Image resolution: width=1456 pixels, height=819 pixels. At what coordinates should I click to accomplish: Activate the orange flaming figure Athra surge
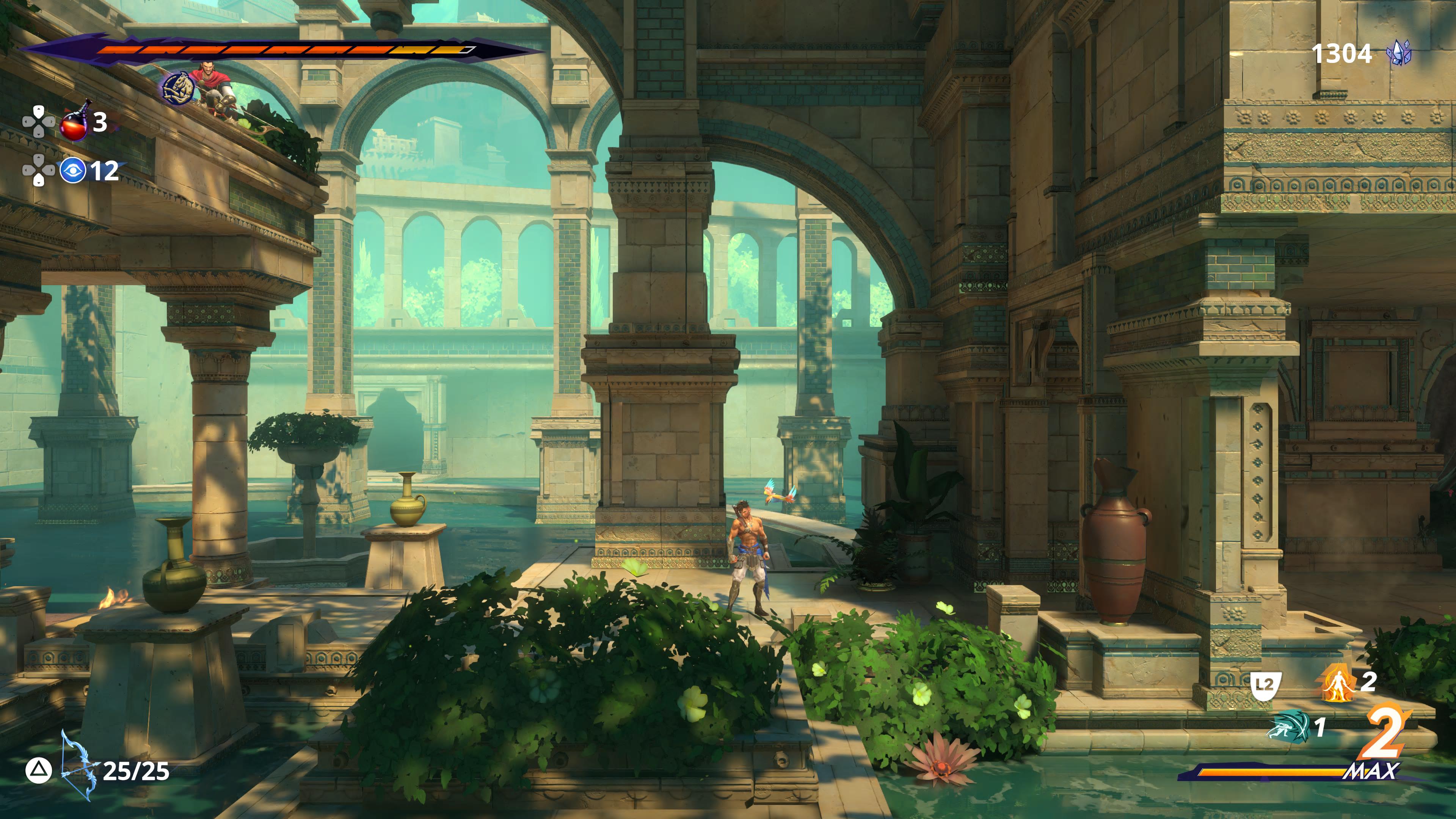[1337, 683]
